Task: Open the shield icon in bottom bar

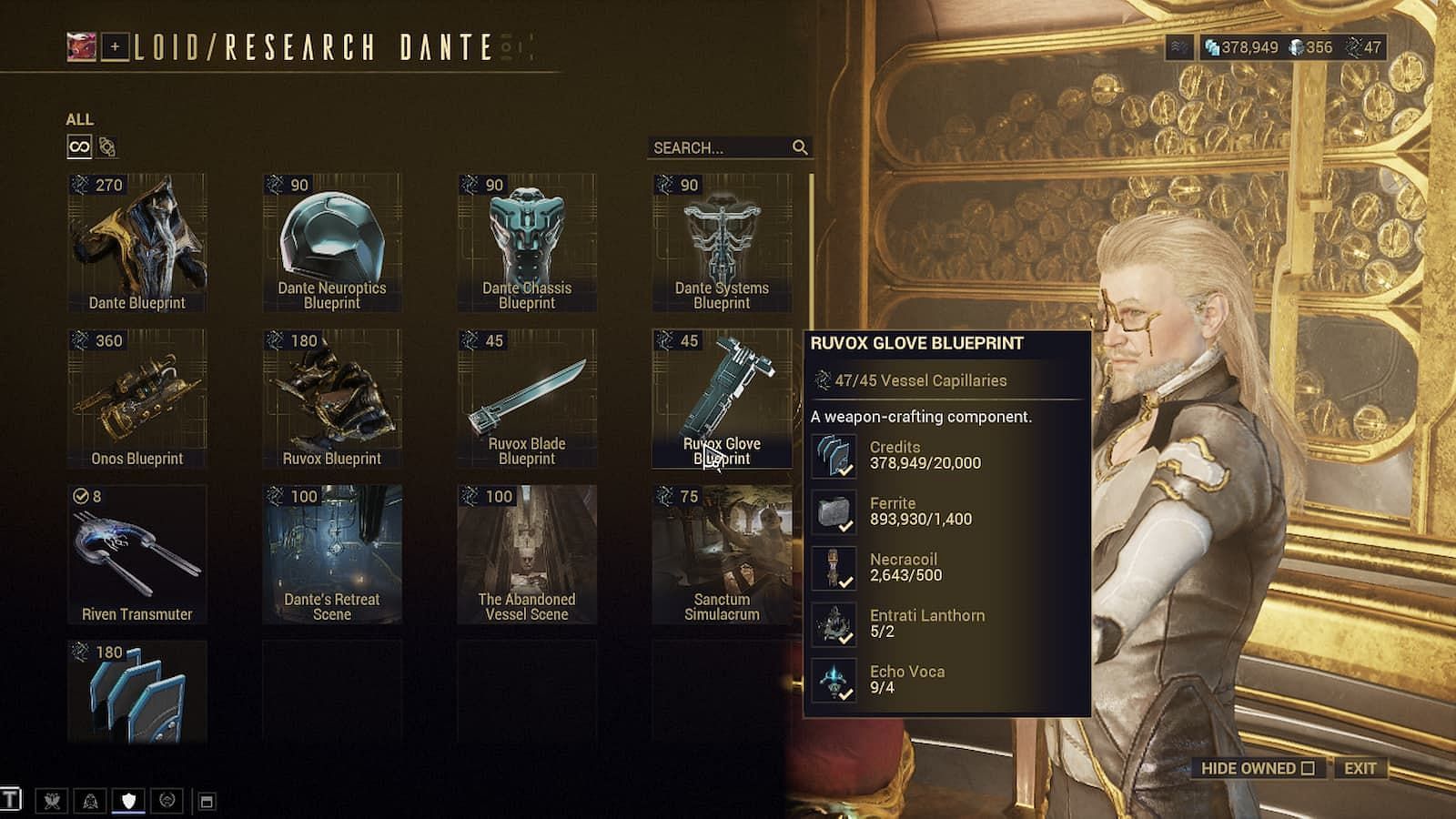Action: click(128, 801)
